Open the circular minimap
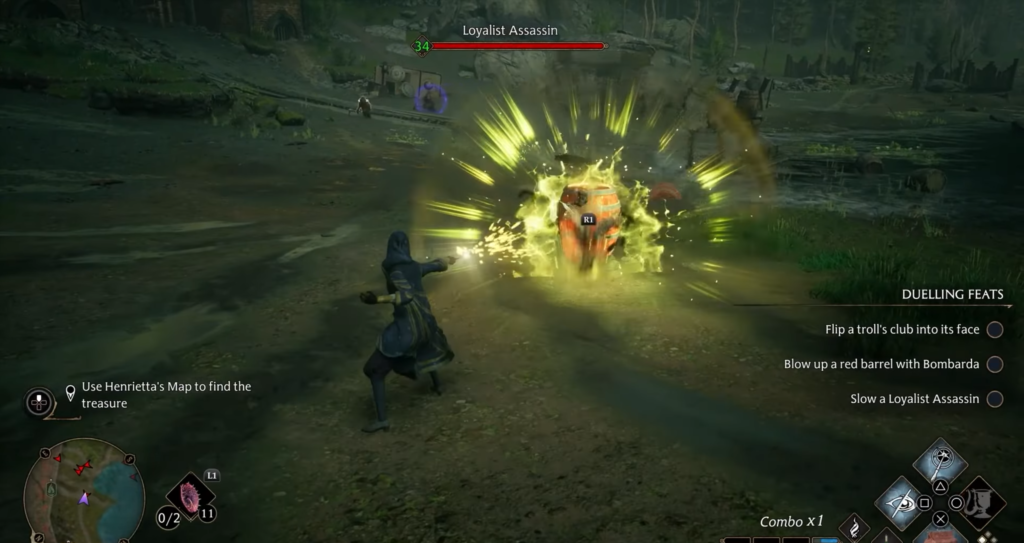The image size is (1024, 543). [x=83, y=490]
